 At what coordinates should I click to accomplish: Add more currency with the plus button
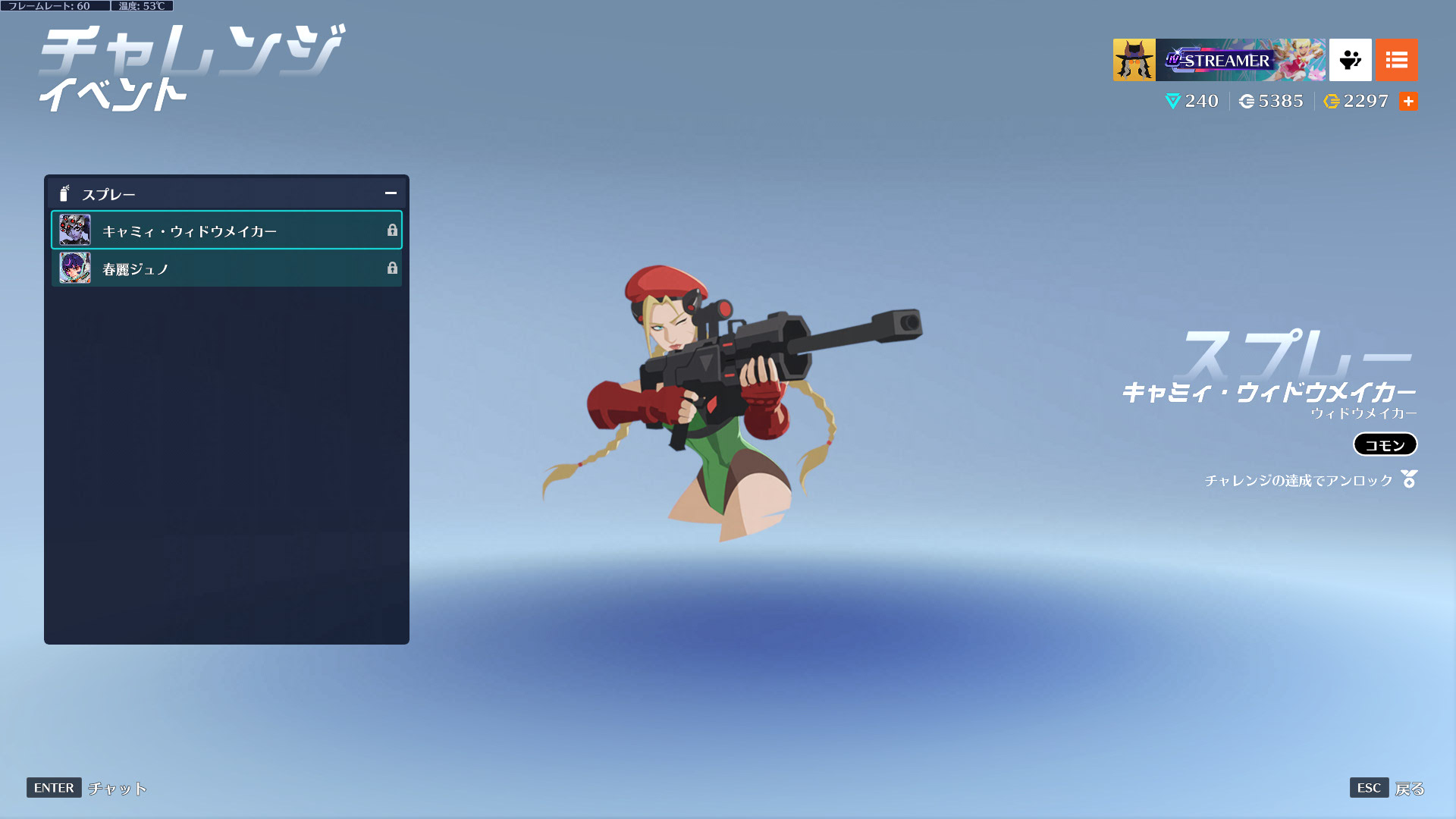[1408, 102]
